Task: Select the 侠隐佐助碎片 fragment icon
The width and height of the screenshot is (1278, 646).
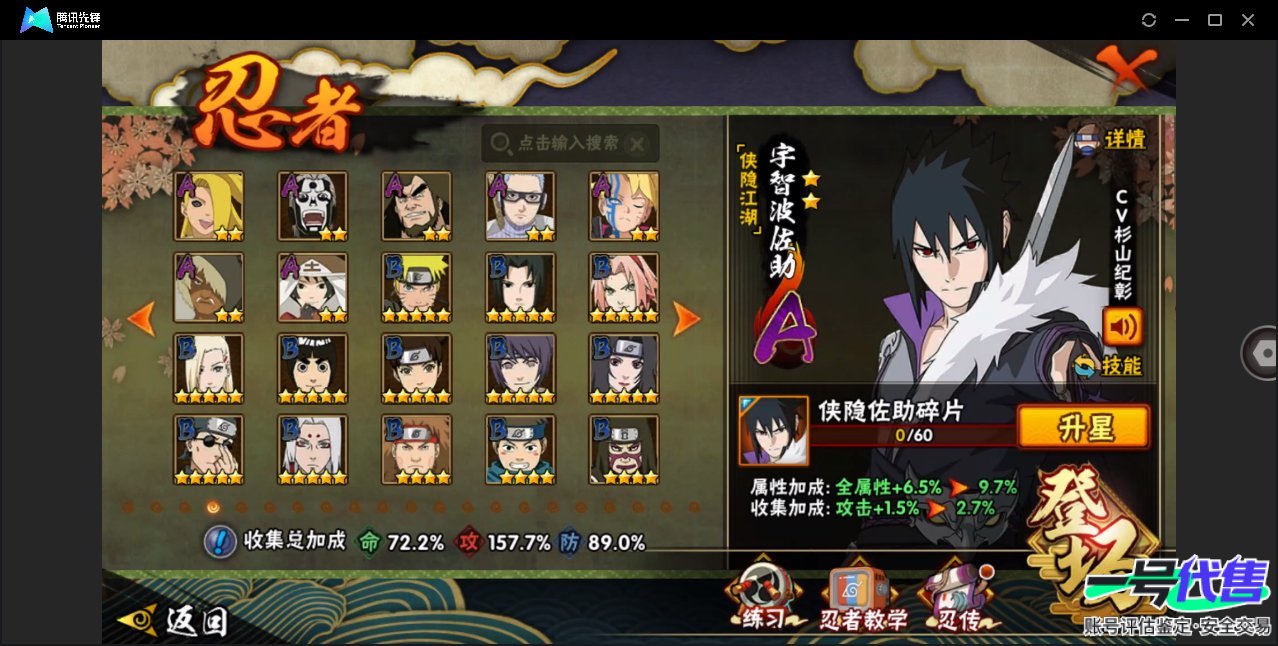Action: tap(773, 430)
